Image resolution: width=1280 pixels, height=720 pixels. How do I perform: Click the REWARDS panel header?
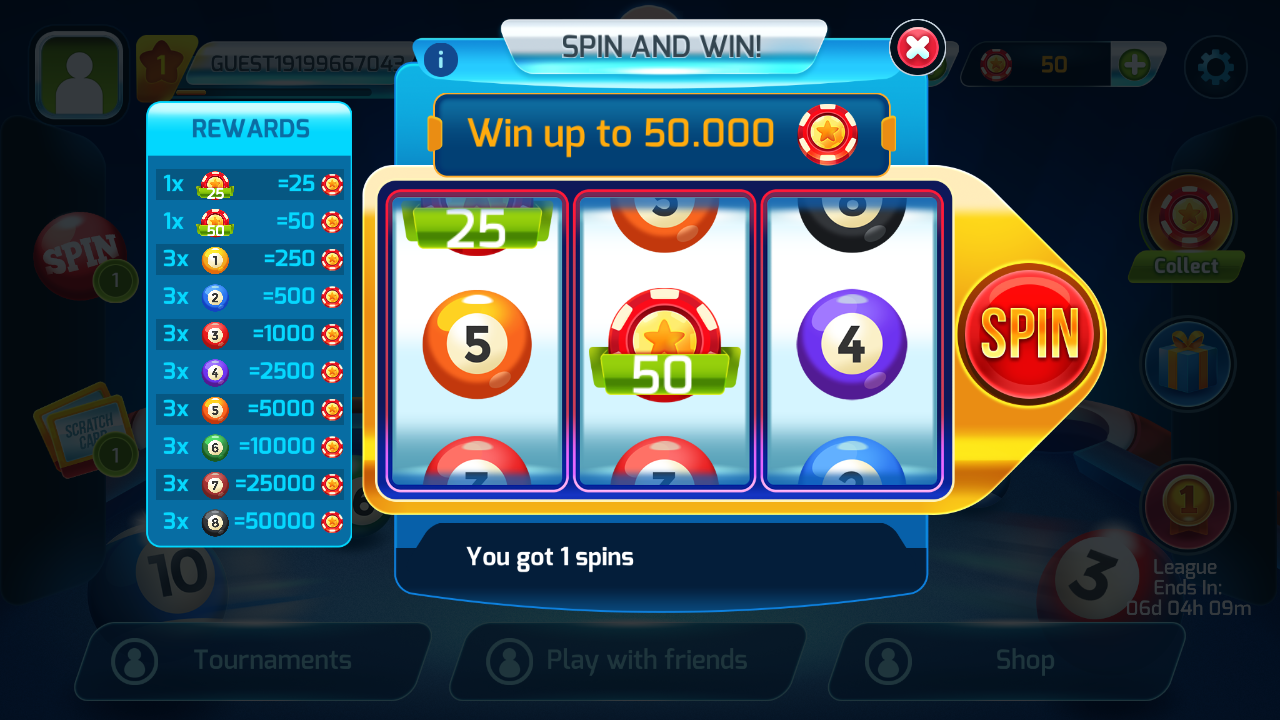(x=249, y=128)
